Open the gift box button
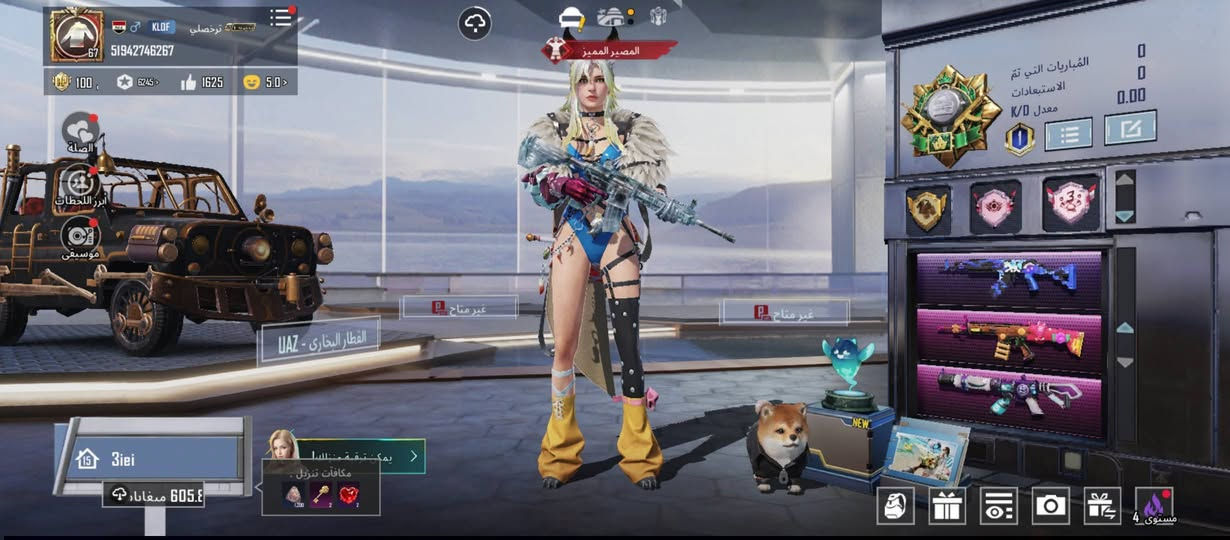1230x540 pixels. (x=946, y=506)
